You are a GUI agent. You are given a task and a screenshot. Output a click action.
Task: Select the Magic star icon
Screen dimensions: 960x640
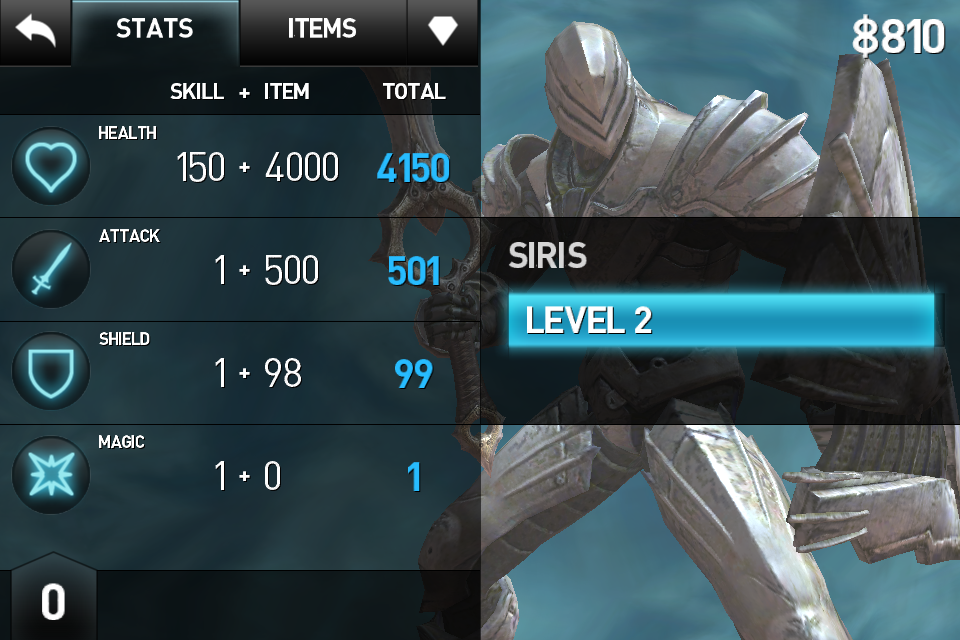[51, 476]
